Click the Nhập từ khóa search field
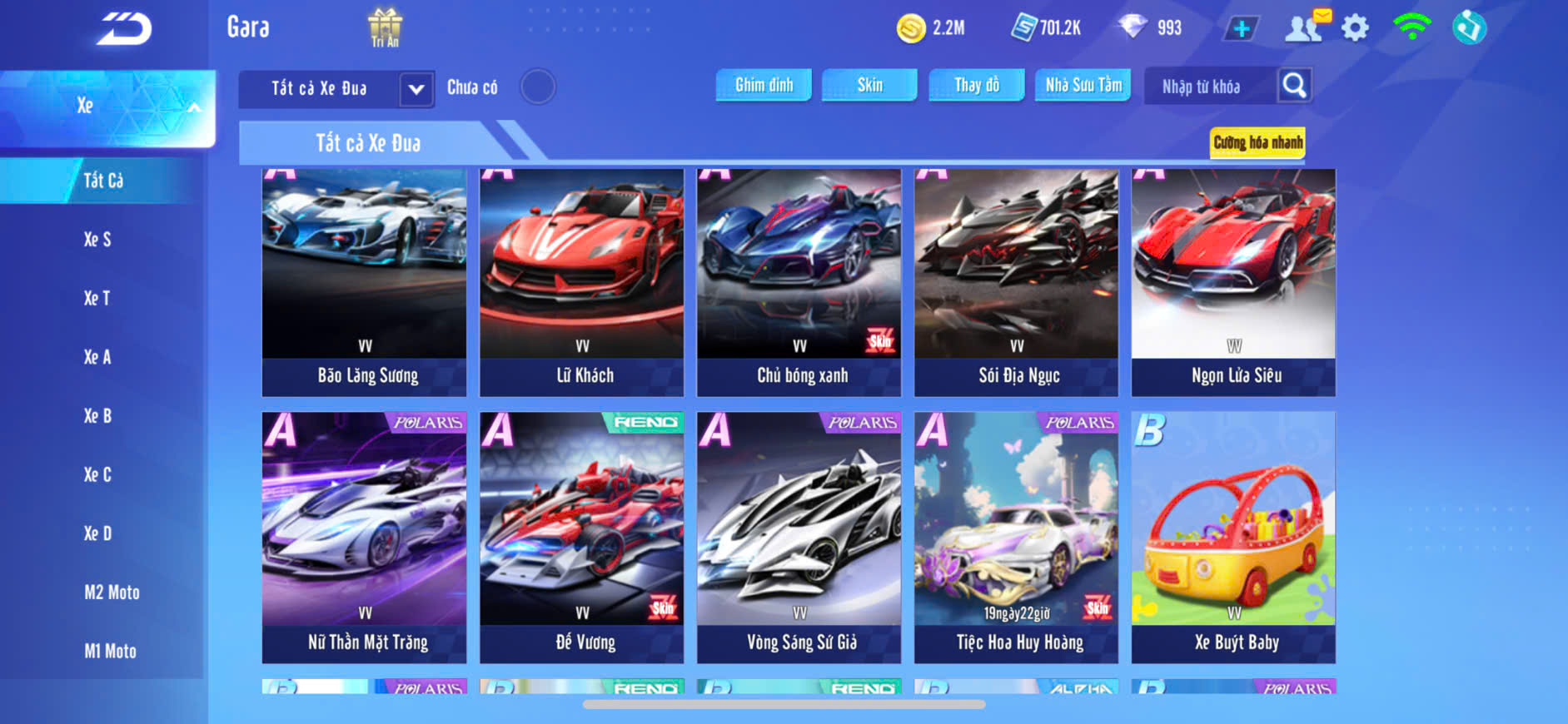Screen dimensions: 1568x724 coord(1209,87)
